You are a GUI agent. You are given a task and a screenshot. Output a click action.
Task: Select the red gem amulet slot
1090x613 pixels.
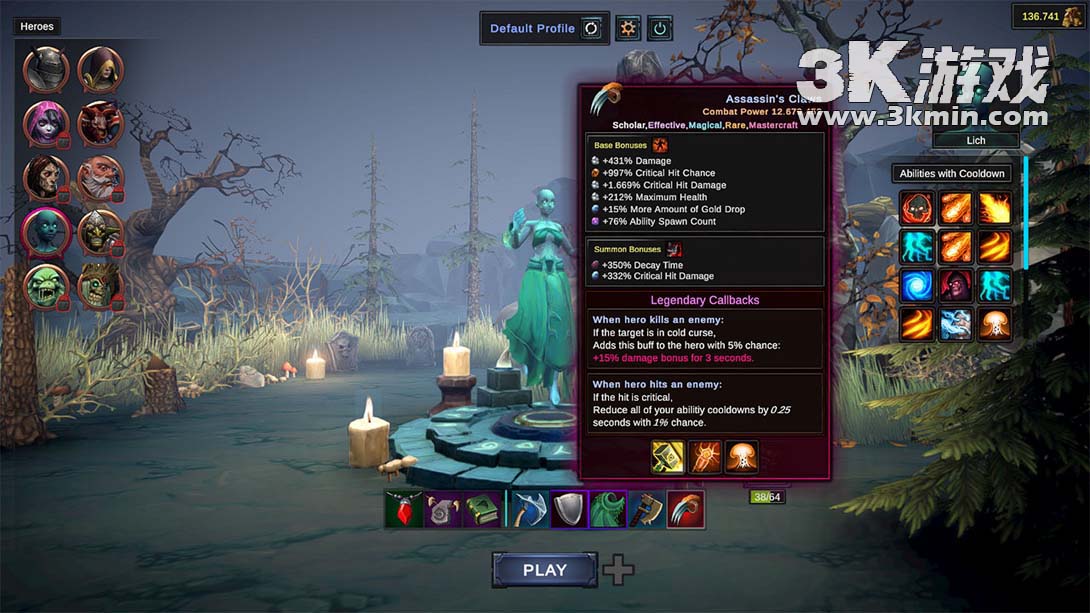point(404,509)
